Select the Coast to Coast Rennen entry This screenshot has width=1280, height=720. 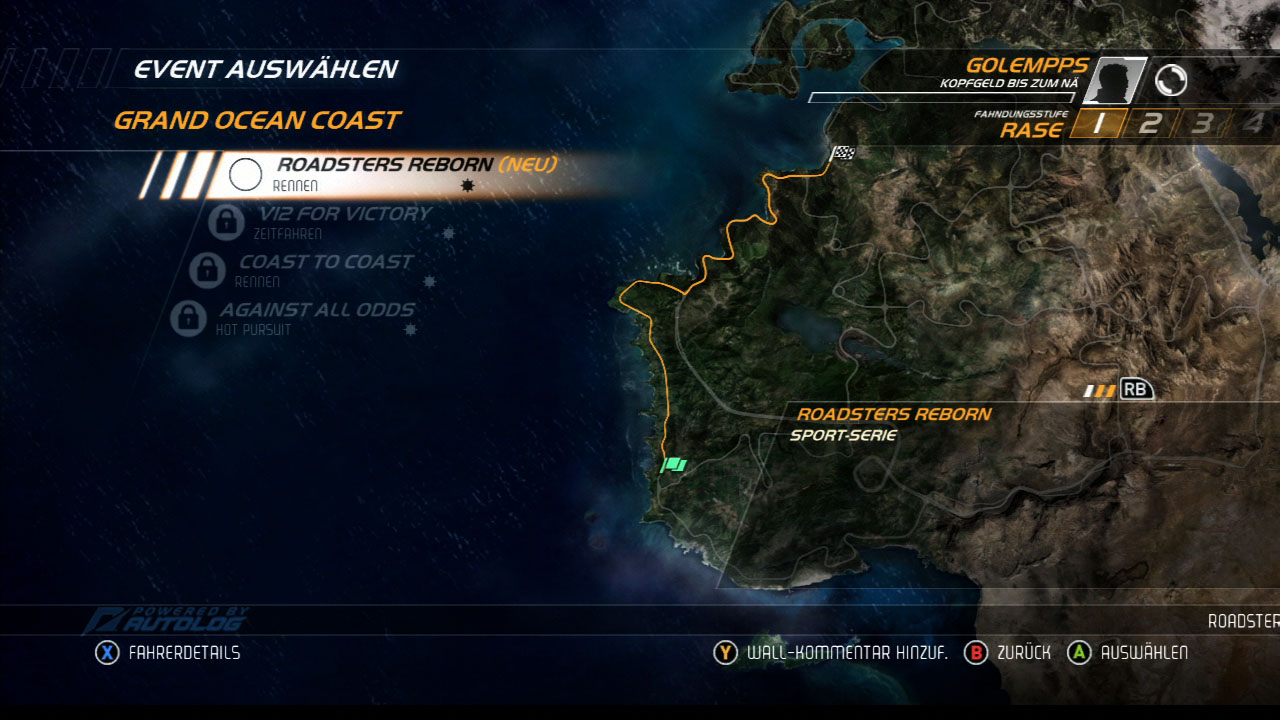(325, 269)
